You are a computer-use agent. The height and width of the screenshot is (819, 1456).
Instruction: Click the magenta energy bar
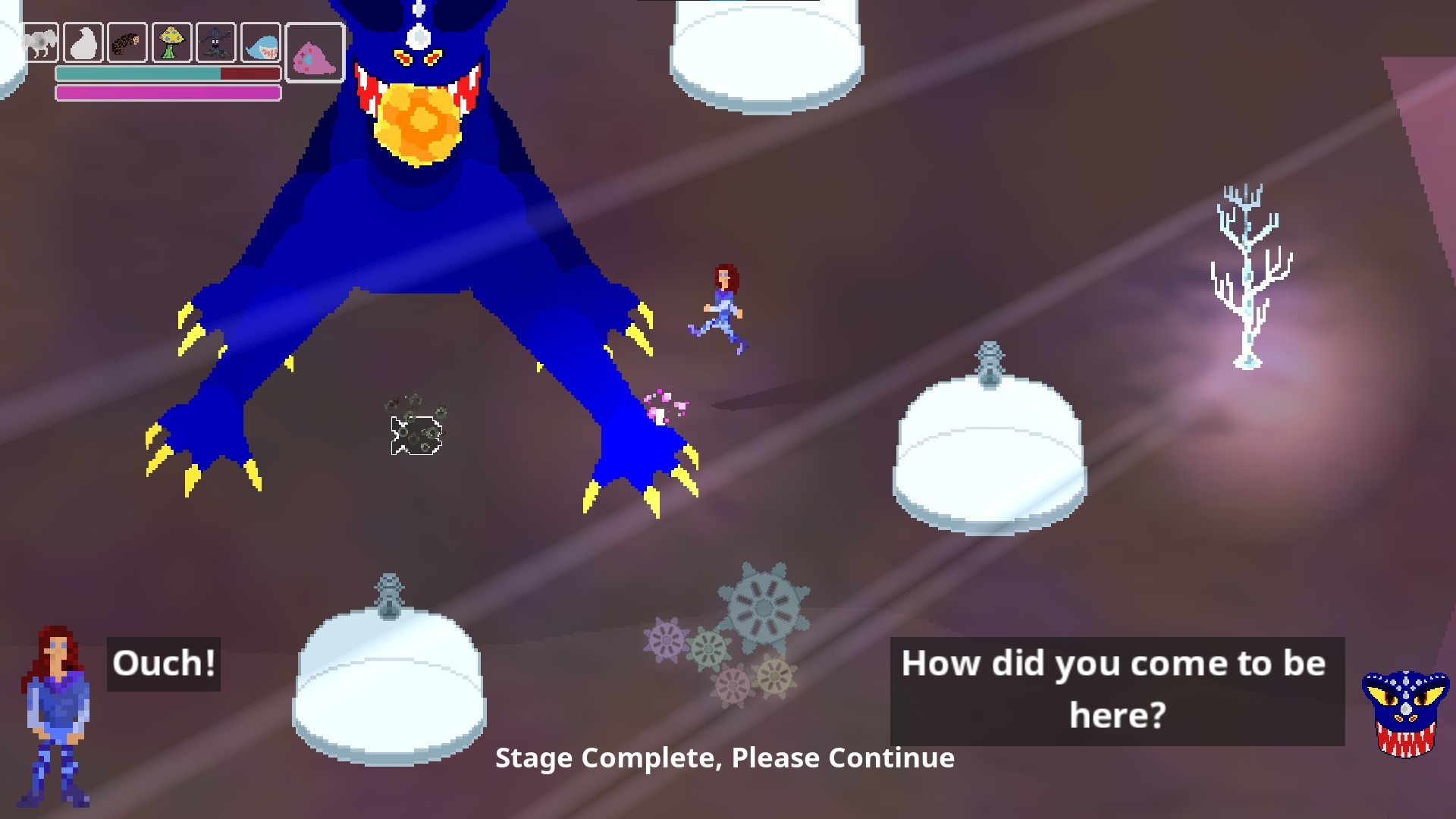pyautogui.click(x=167, y=92)
